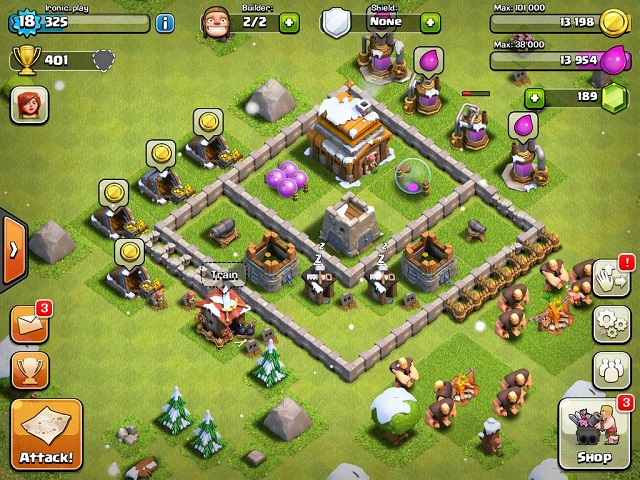
Task: Add a builder with the plus button
Action: pos(289,22)
